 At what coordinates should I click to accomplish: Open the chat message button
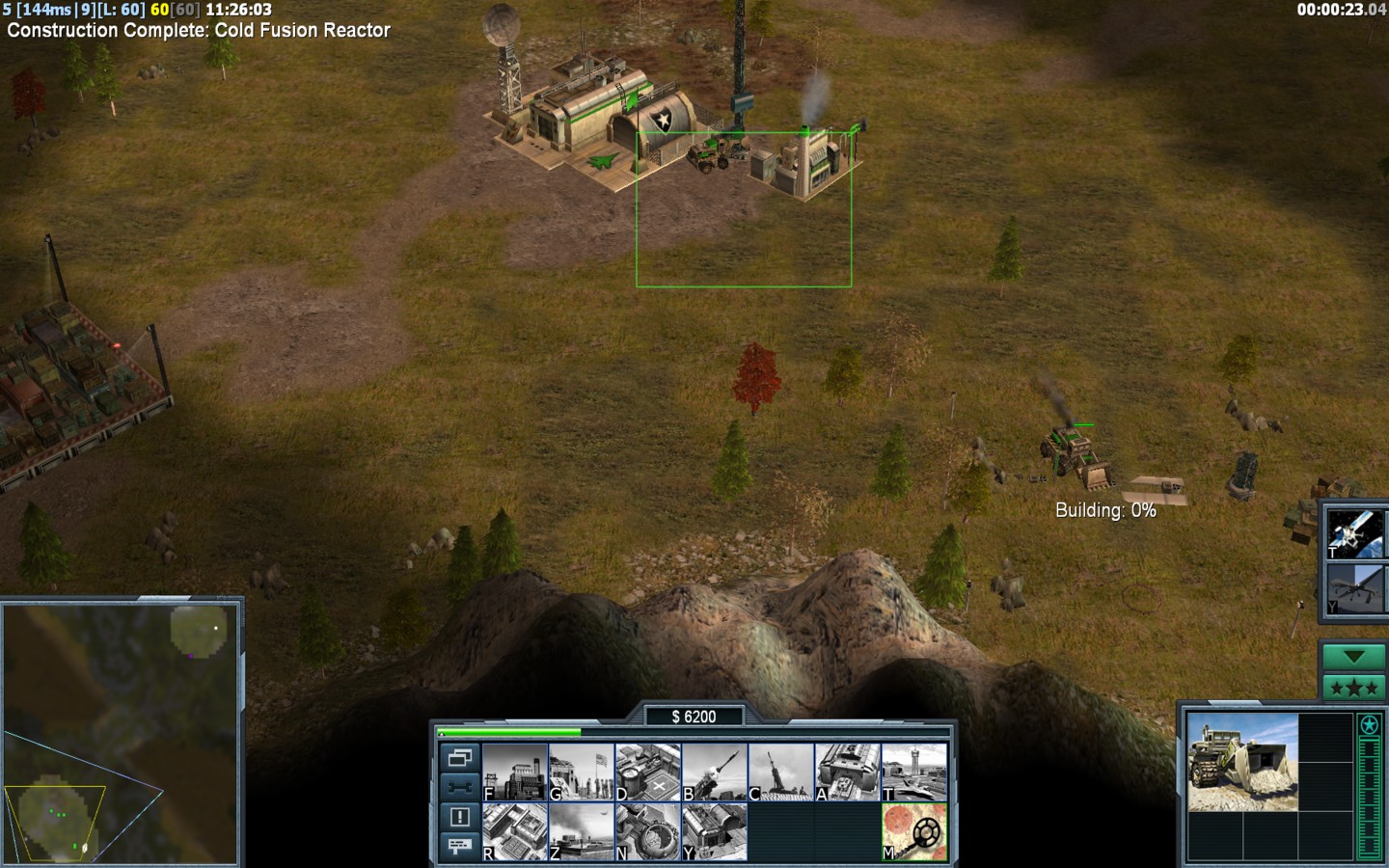pyautogui.click(x=459, y=846)
